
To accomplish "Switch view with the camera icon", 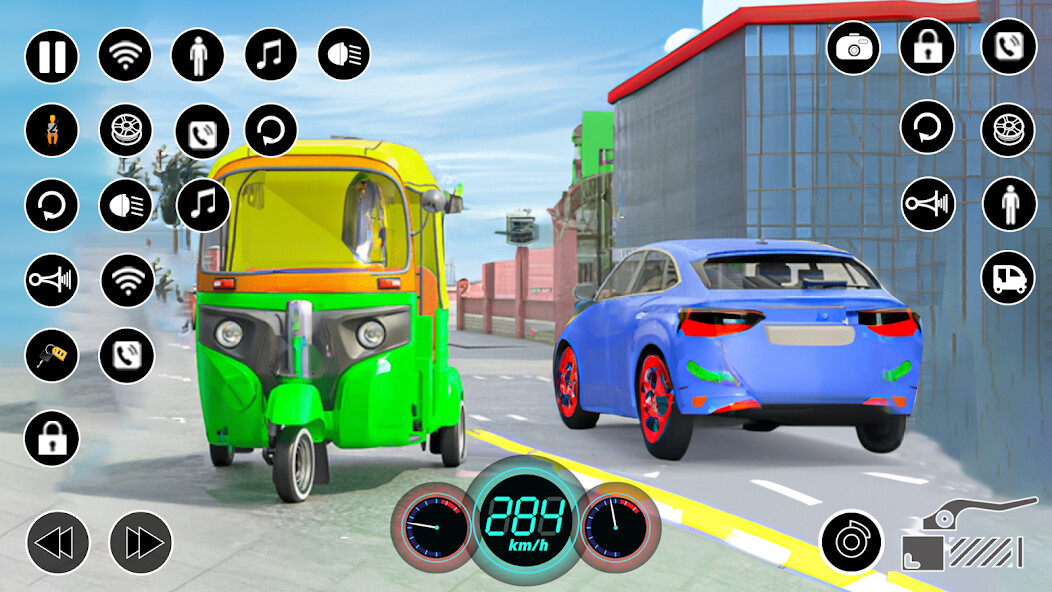I will click(853, 47).
